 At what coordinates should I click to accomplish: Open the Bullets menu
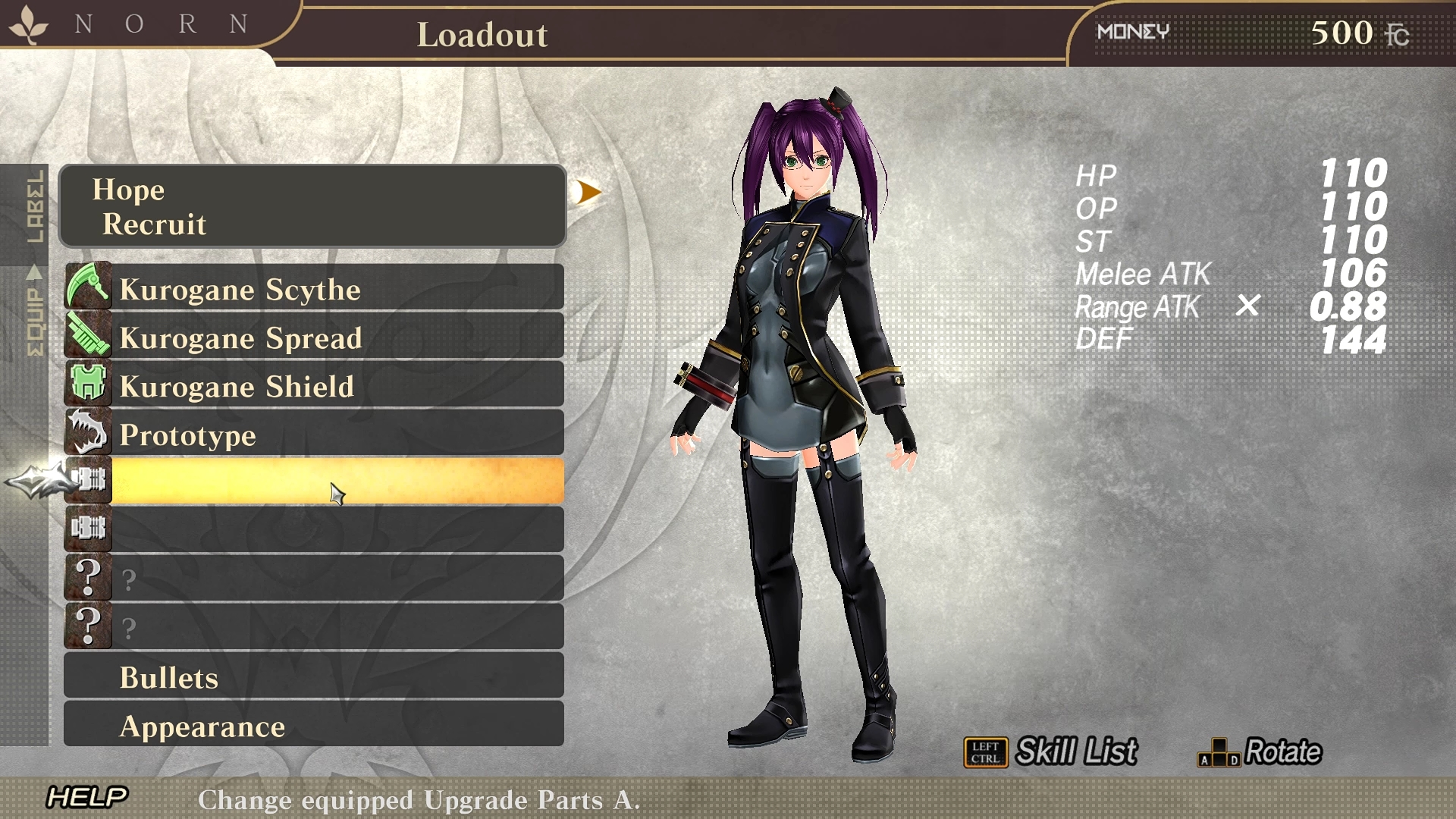coord(314,676)
